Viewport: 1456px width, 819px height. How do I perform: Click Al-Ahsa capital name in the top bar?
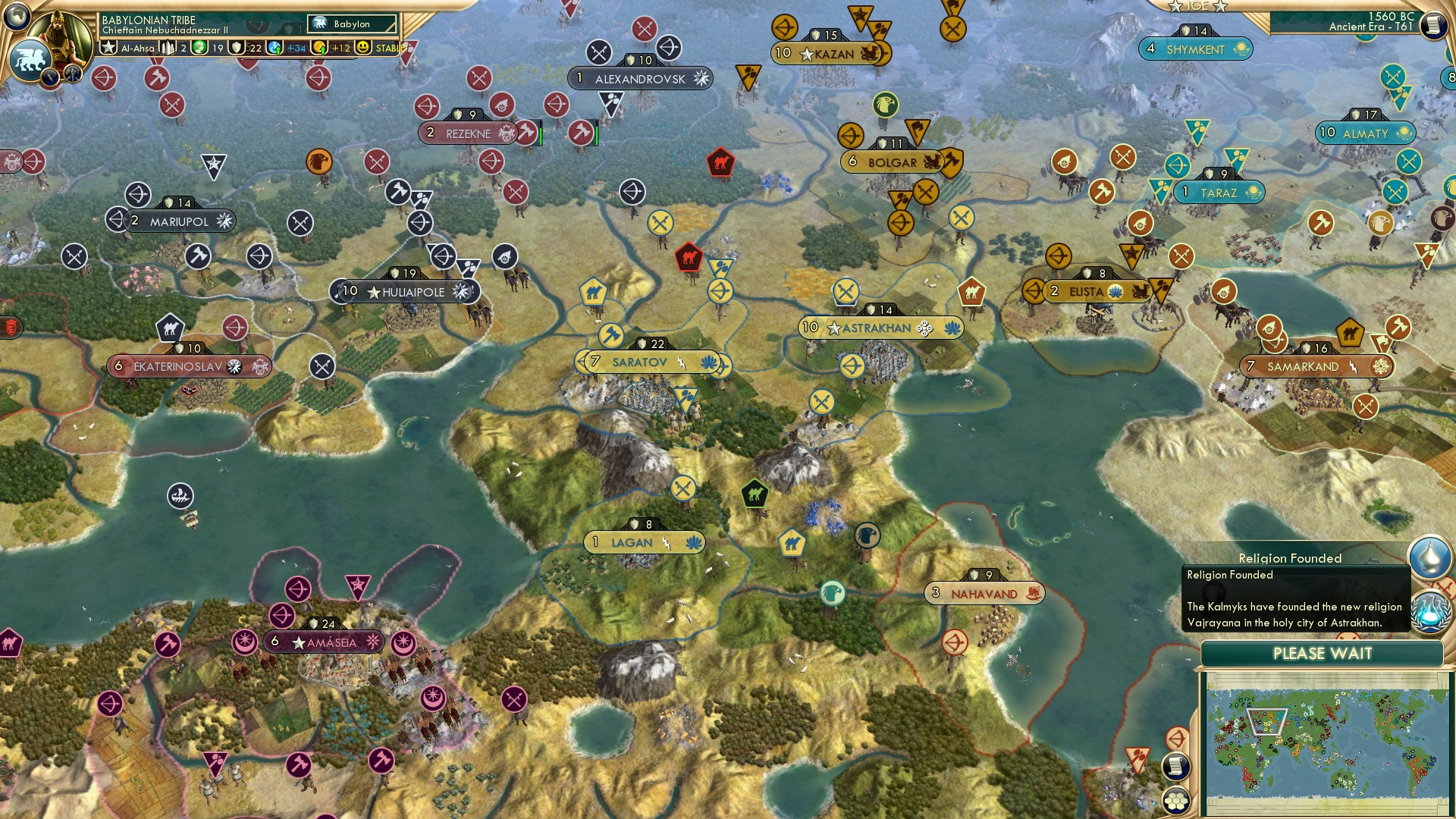[140, 48]
